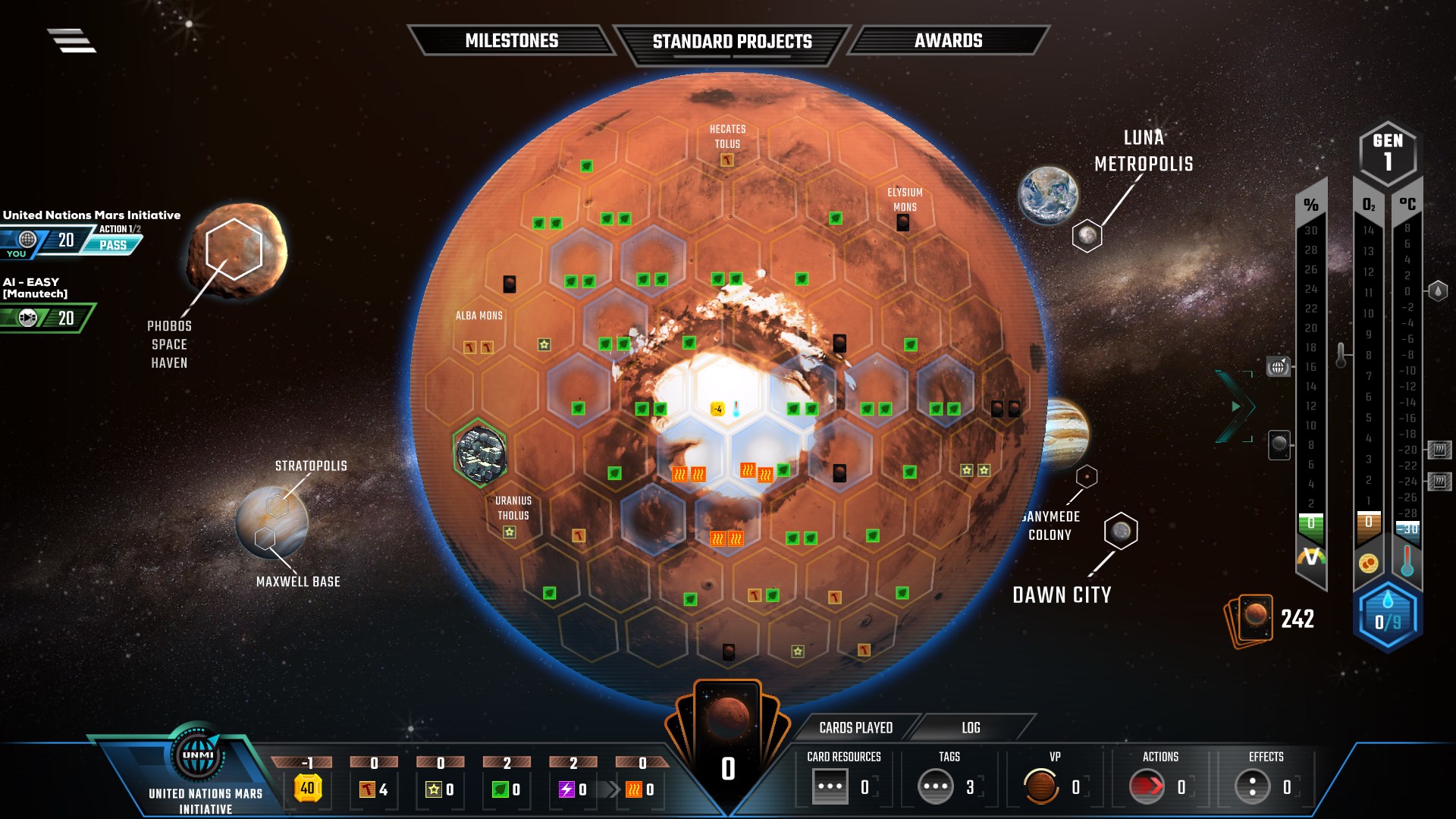The height and width of the screenshot is (819, 1456).
Task: Select the Ganymede Colony hex
Action: click(x=1087, y=476)
